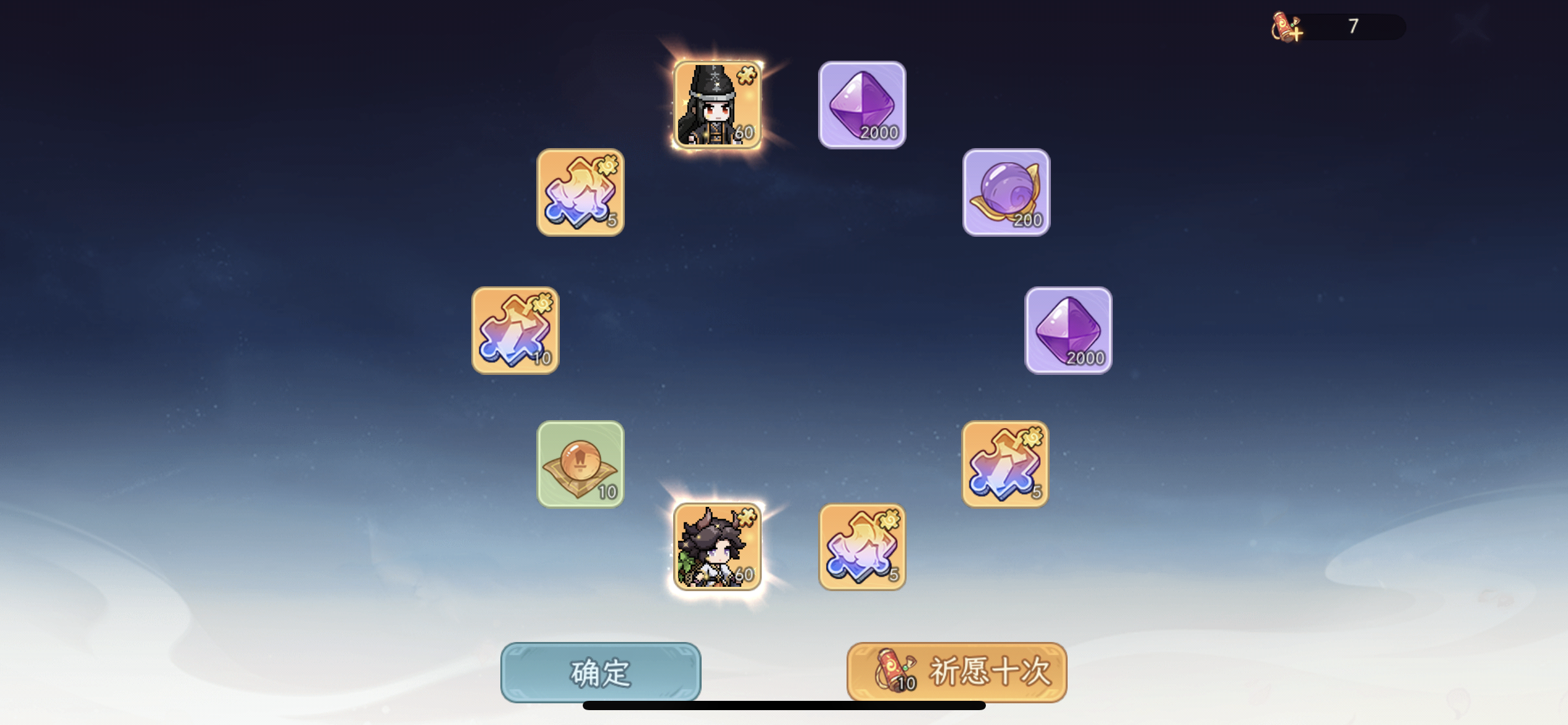Tap the flame fragment beside the horned character

(x=861, y=548)
